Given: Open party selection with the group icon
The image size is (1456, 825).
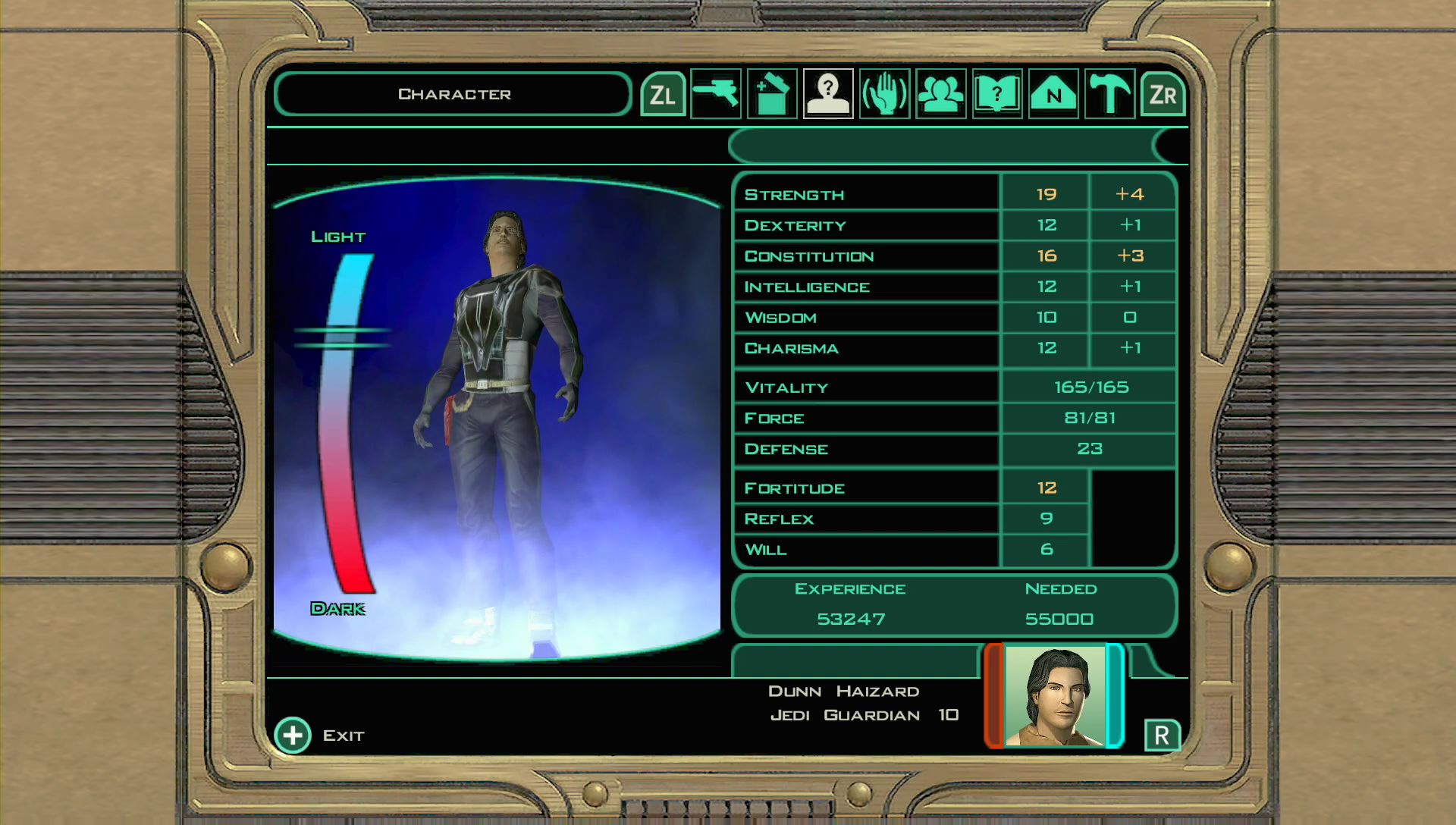Looking at the screenshot, I should [941, 94].
